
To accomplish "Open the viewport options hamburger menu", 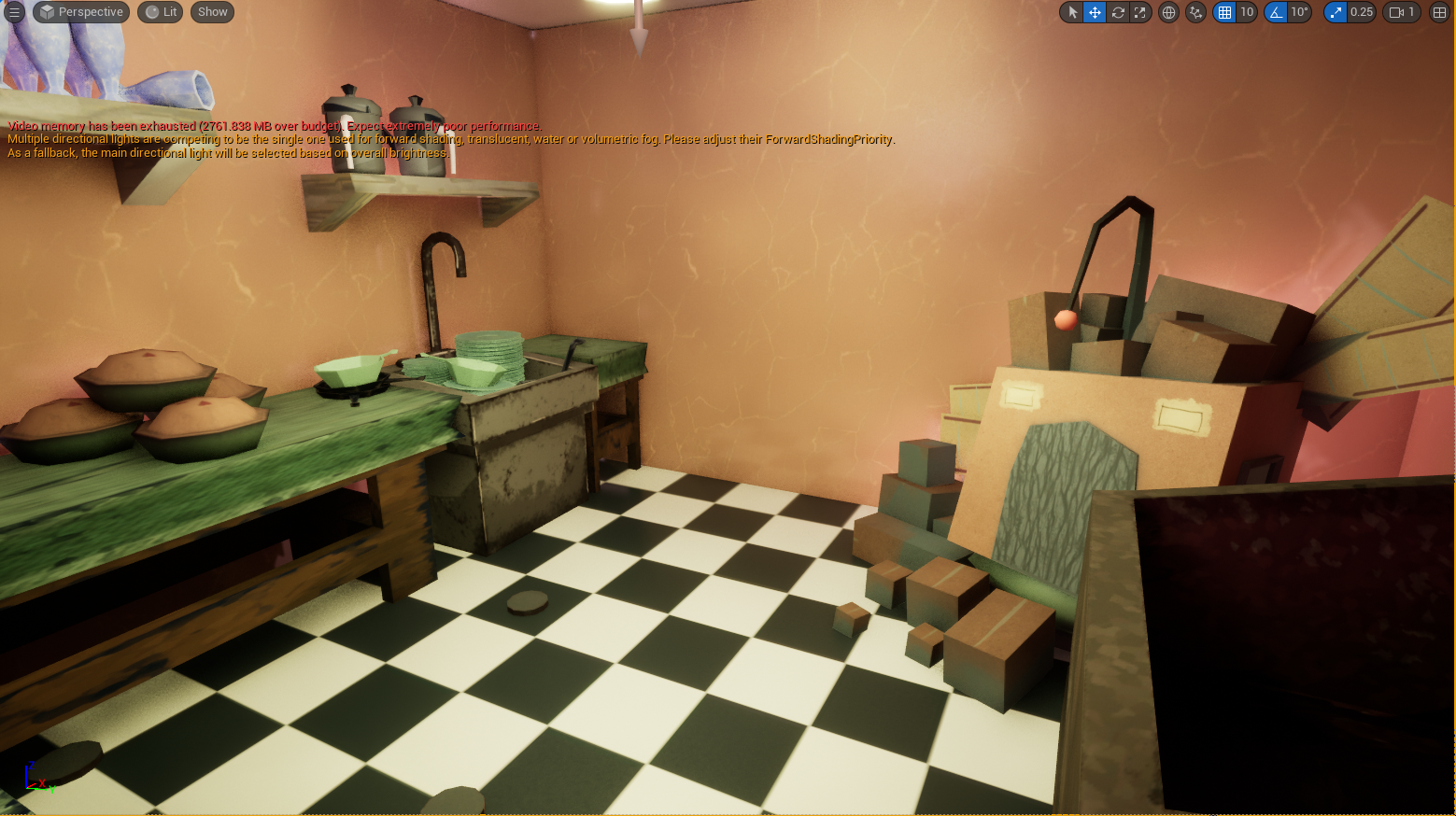I will pos(14,12).
